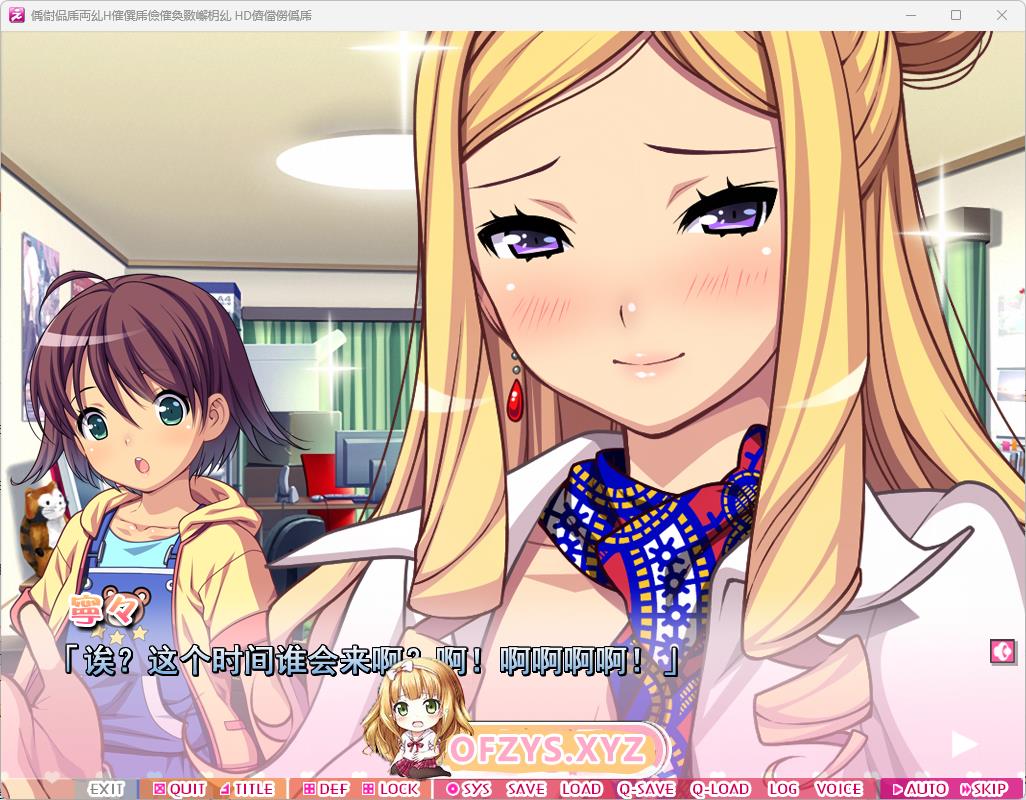Screen dimensions: 1026x800
Task: Activate the DEF option
Action: pyautogui.click(x=326, y=789)
